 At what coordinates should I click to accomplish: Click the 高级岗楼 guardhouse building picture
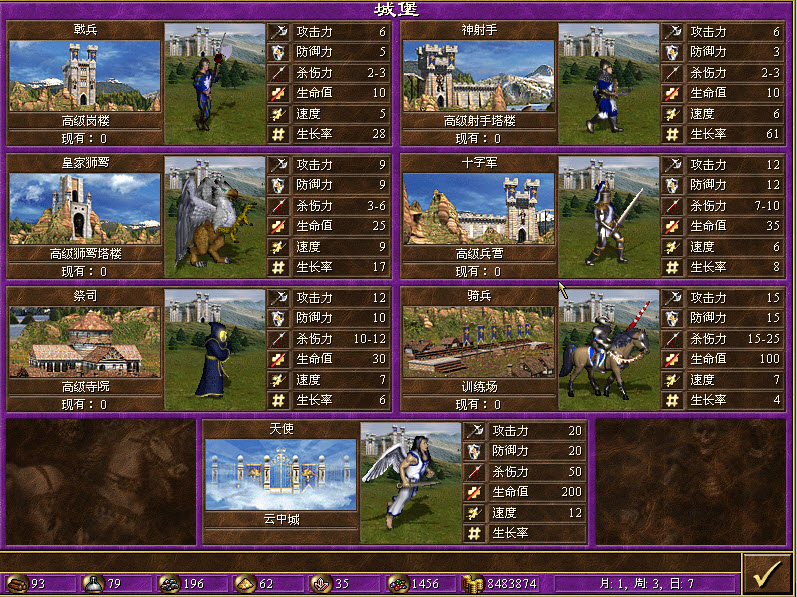coord(85,76)
